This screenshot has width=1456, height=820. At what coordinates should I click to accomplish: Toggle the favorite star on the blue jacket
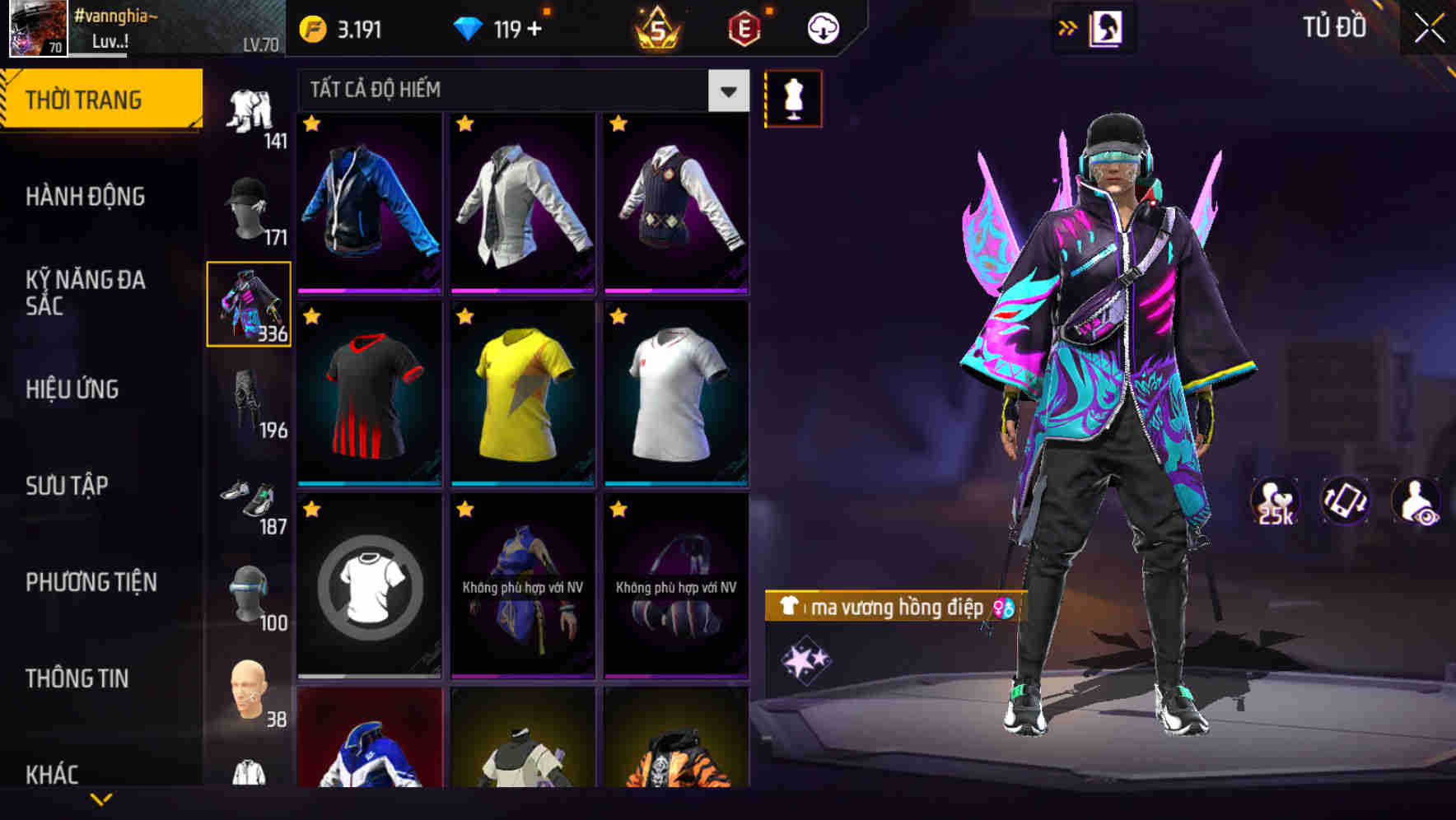[x=311, y=123]
